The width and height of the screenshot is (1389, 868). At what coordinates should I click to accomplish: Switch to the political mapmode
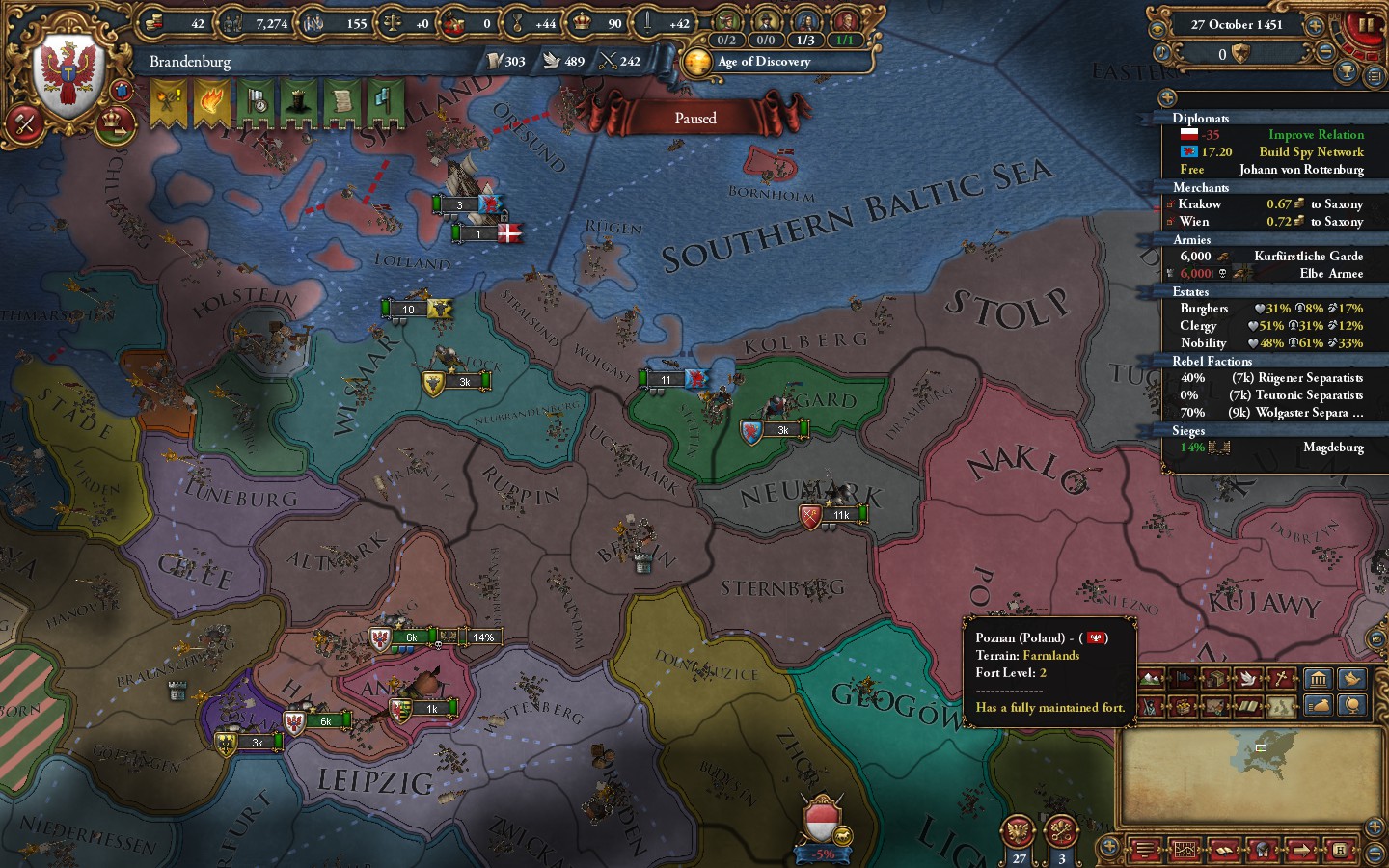click(1181, 678)
